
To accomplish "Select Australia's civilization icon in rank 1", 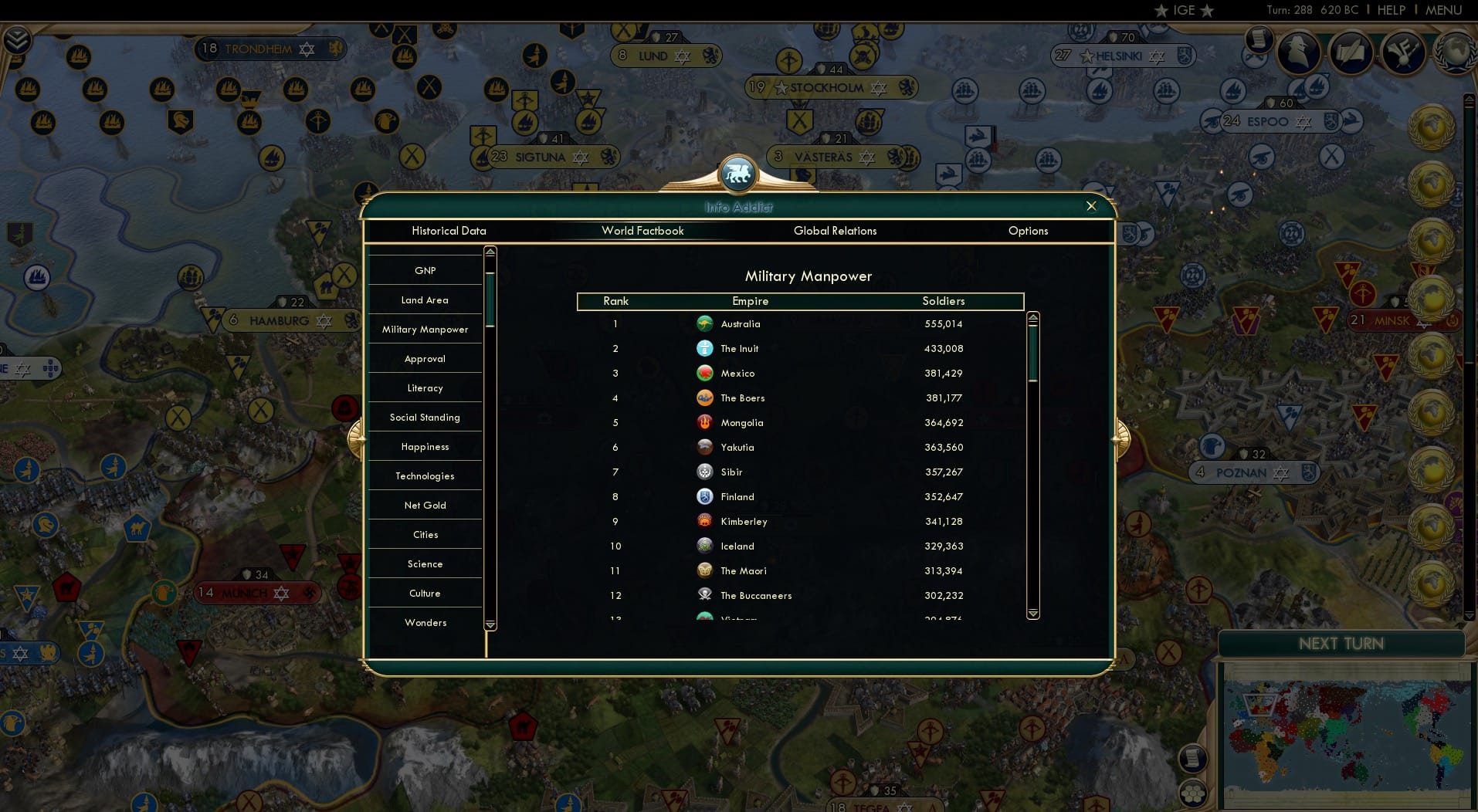I will coord(705,324).
